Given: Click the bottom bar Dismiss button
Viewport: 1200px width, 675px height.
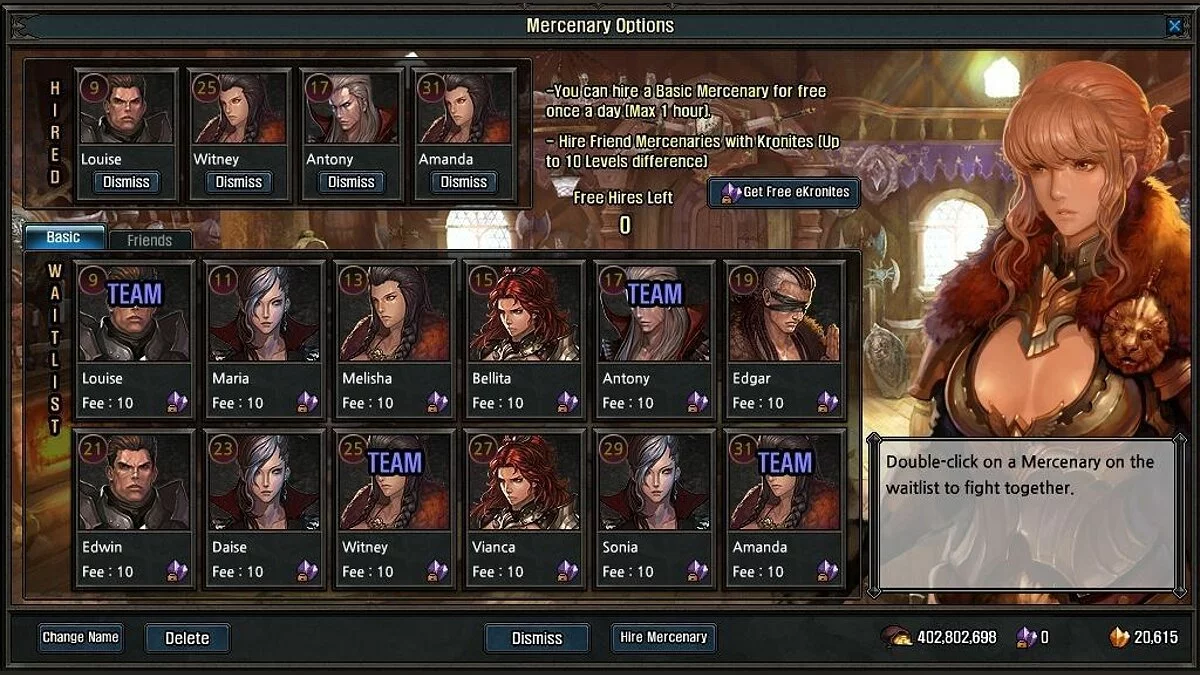Looking at the screenshot, I should pyautogui.click(x=537, y=638).
